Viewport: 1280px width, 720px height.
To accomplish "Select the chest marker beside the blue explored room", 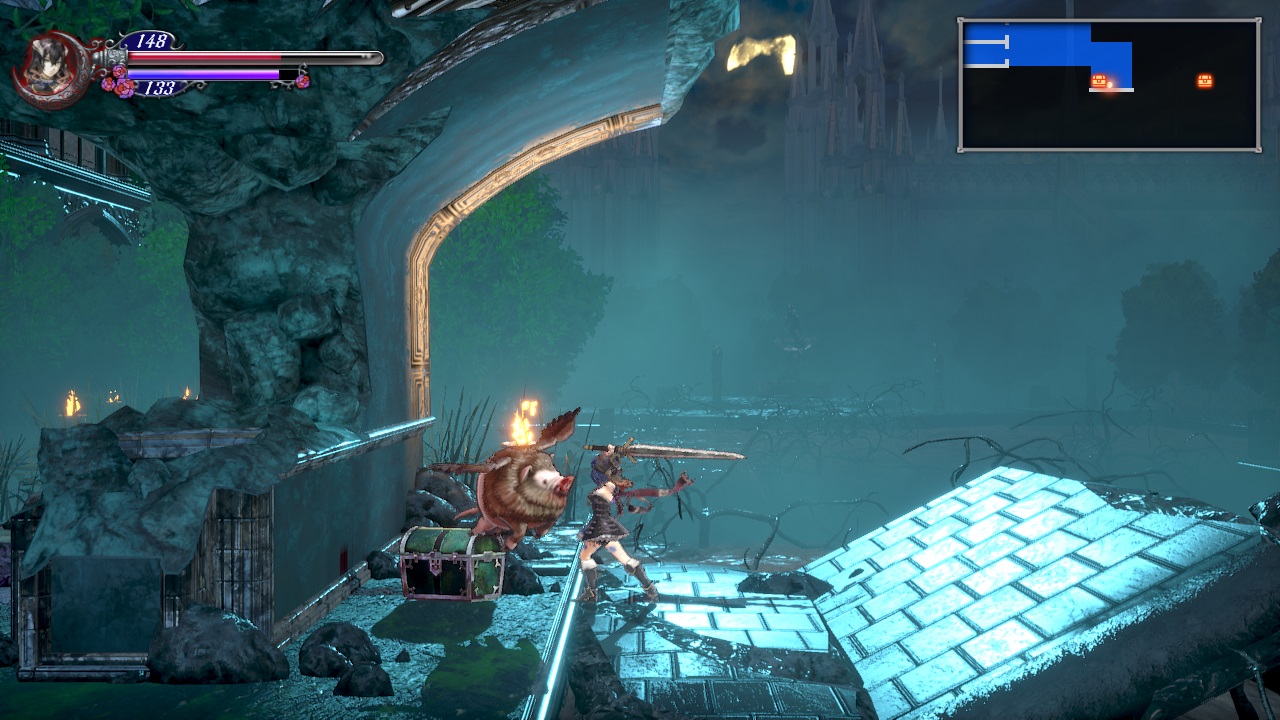I will point(1098,80).
